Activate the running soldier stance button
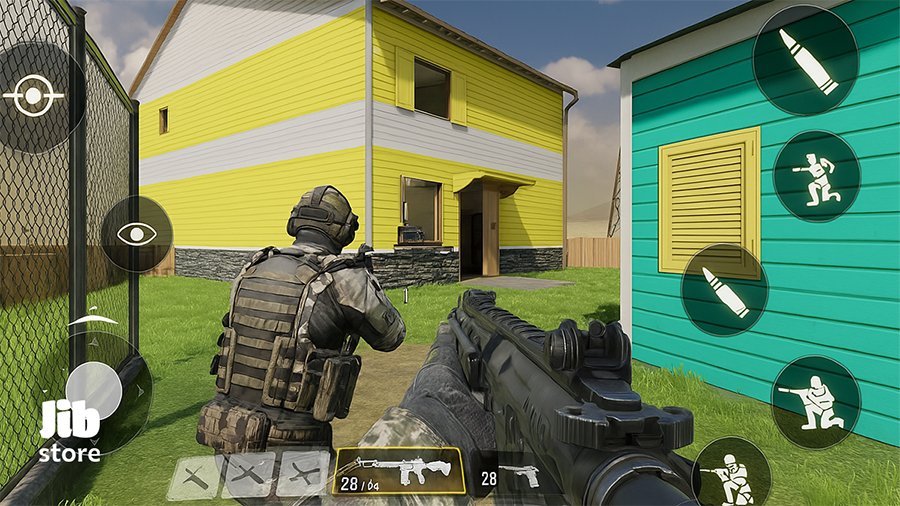The height and width of the screenshot is (506, 900). click(x=816, y=176)
